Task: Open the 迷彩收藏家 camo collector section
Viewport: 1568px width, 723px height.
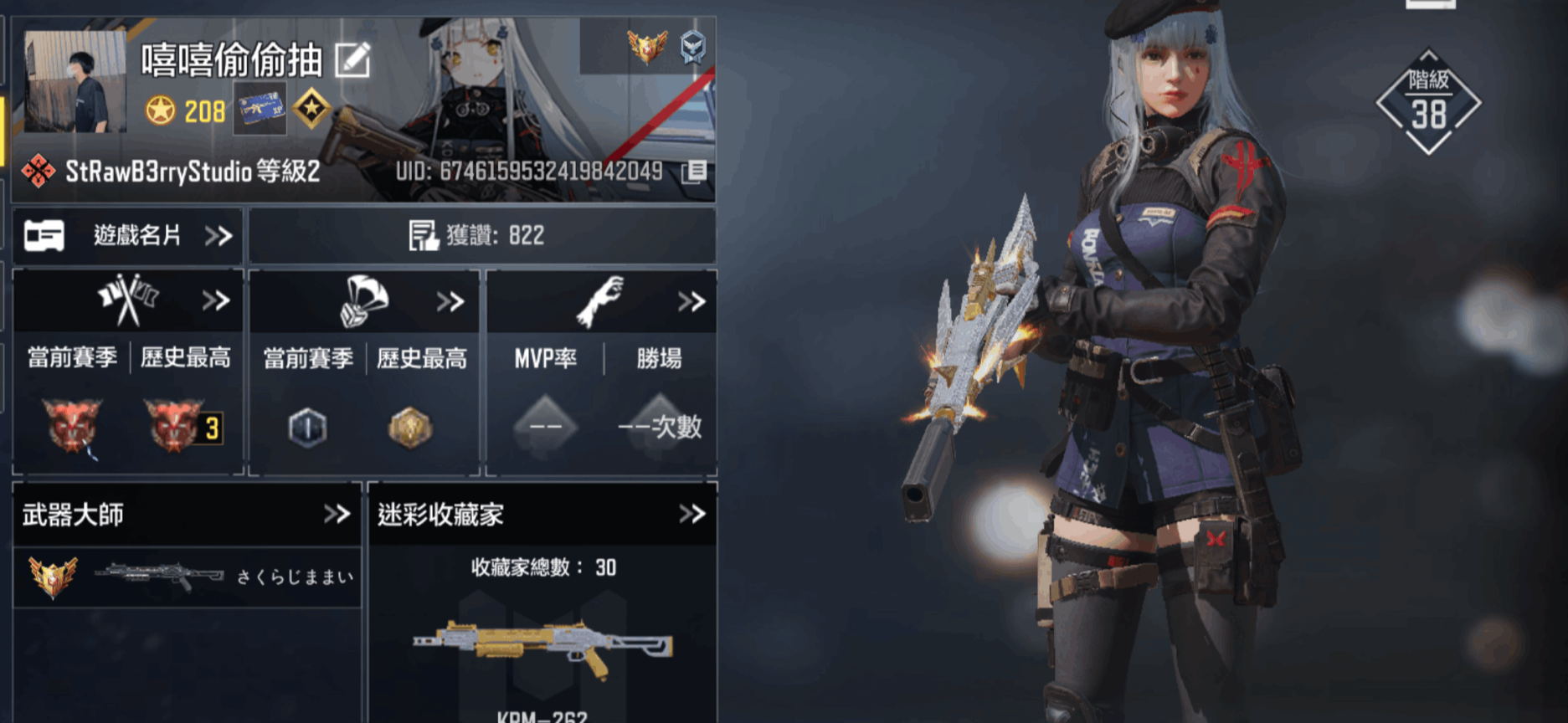Action: [542, 514]
